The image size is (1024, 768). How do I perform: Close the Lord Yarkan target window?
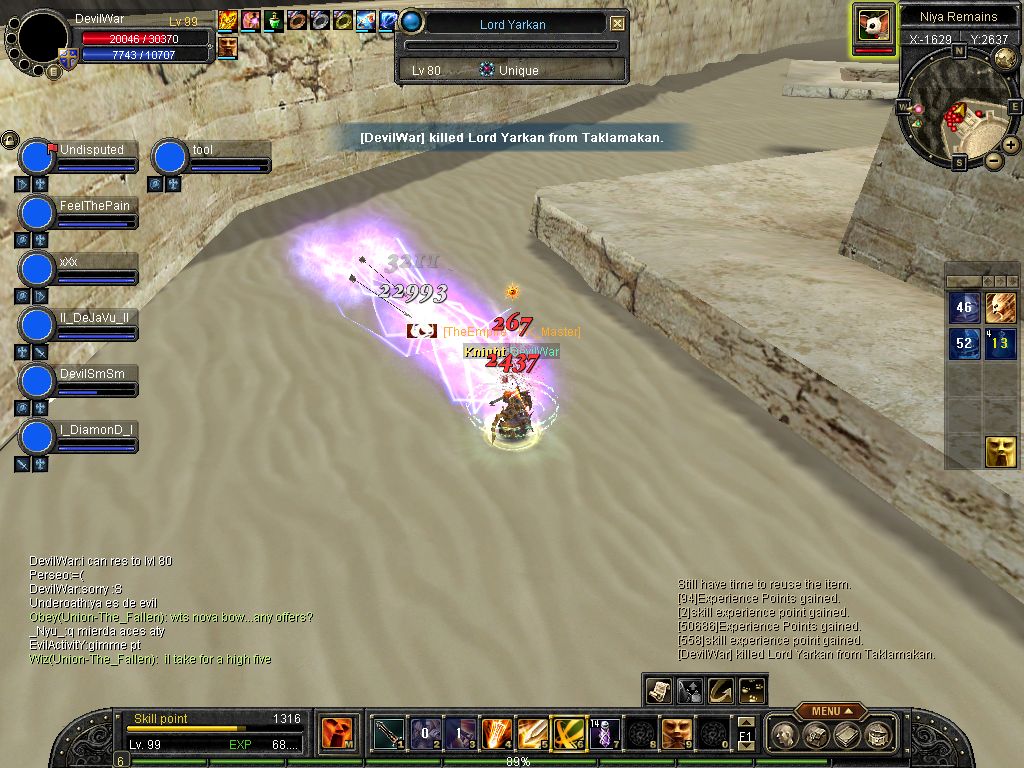coord(618,23)
